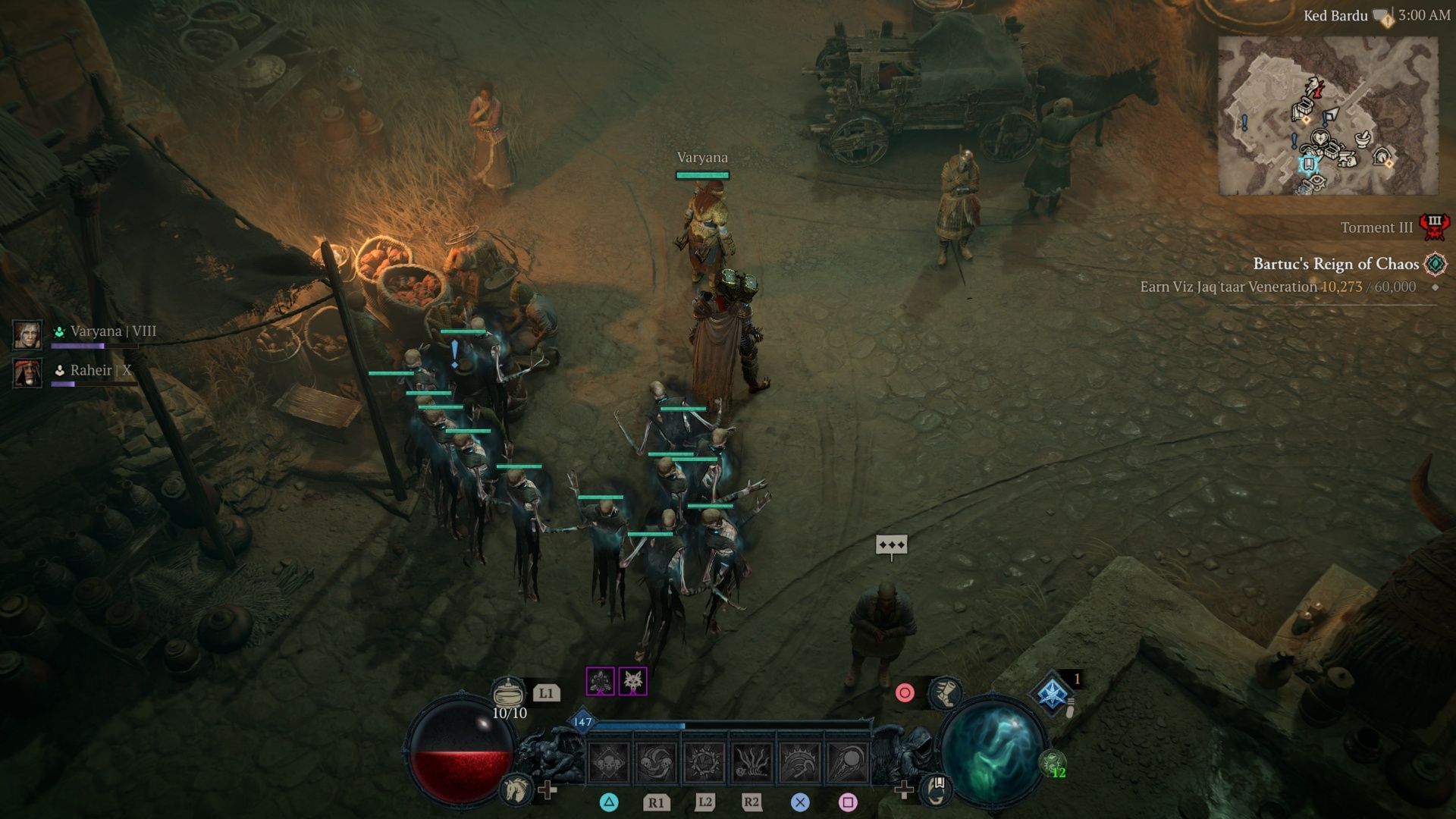Select Raheir's portrait in the companion list
This screenshot has height=819, width=1456.
(x=27, y=373)
